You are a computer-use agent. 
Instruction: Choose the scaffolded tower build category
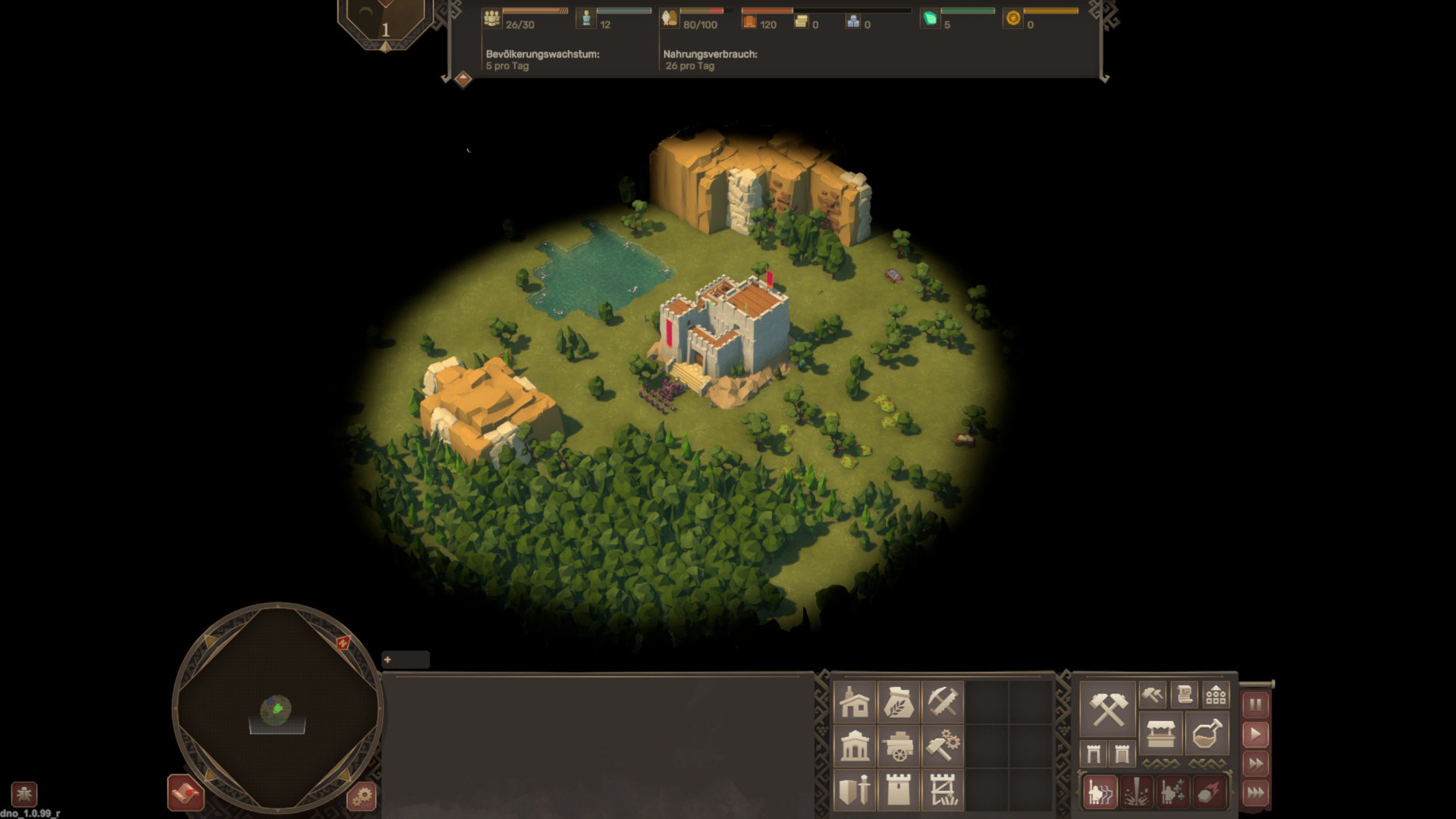(x=943, y=790)
